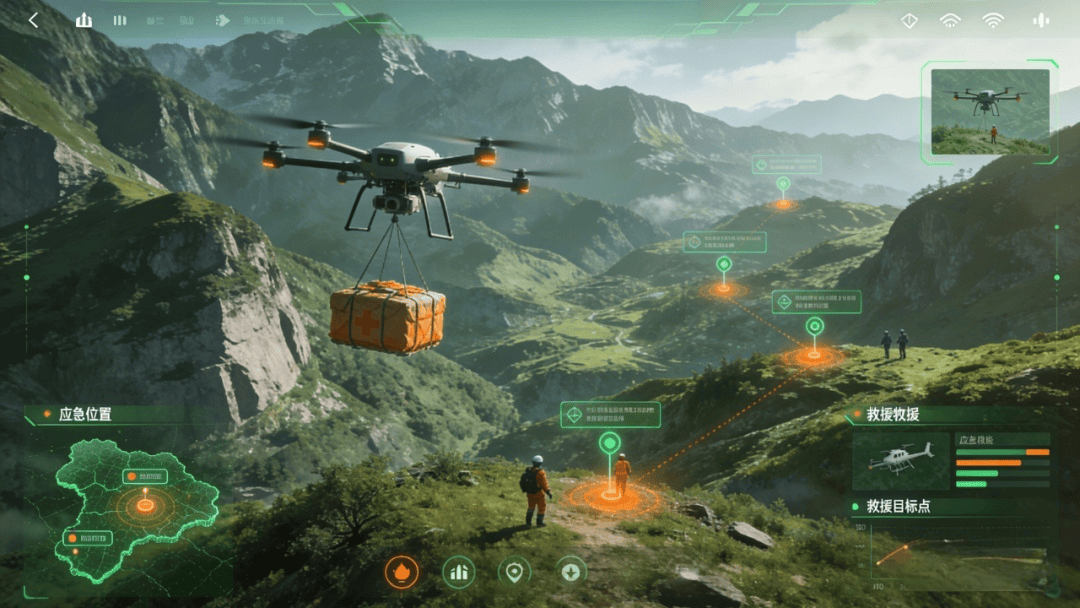Click the waypoint marker near two hikers
This screenshot has width=1080, height=608.
(x=815, y=327)
